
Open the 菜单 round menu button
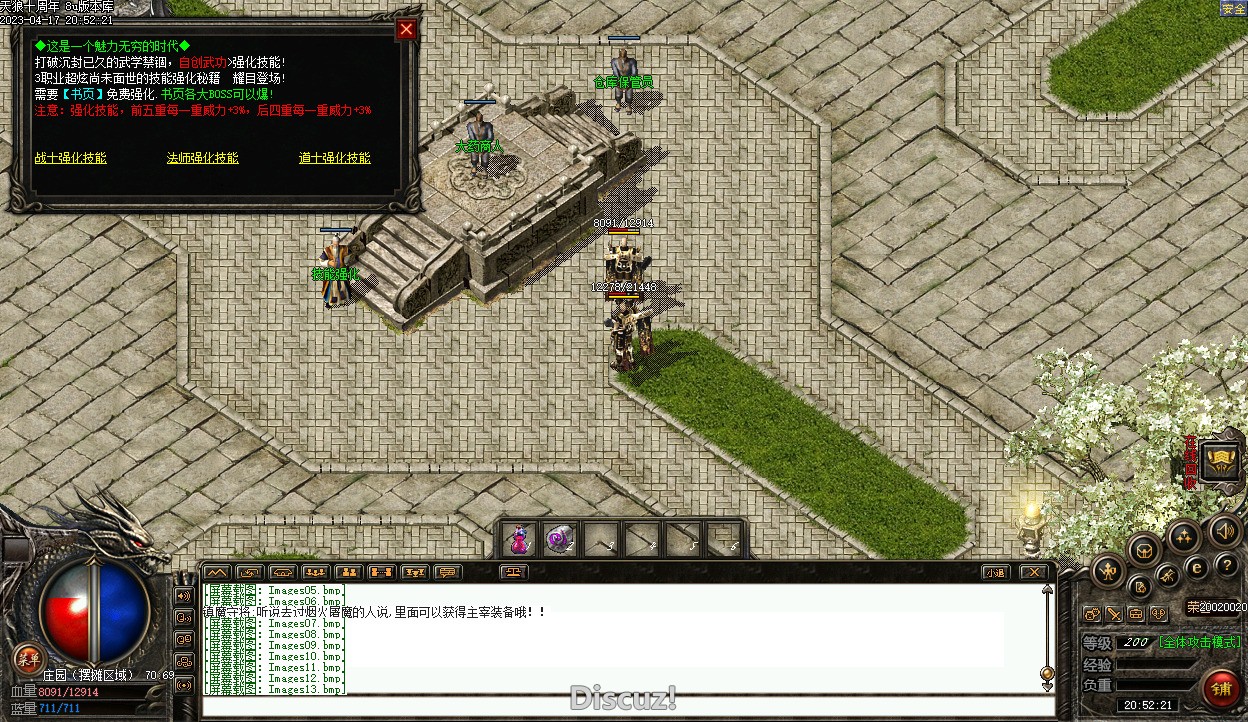click(x=28, y=658)
